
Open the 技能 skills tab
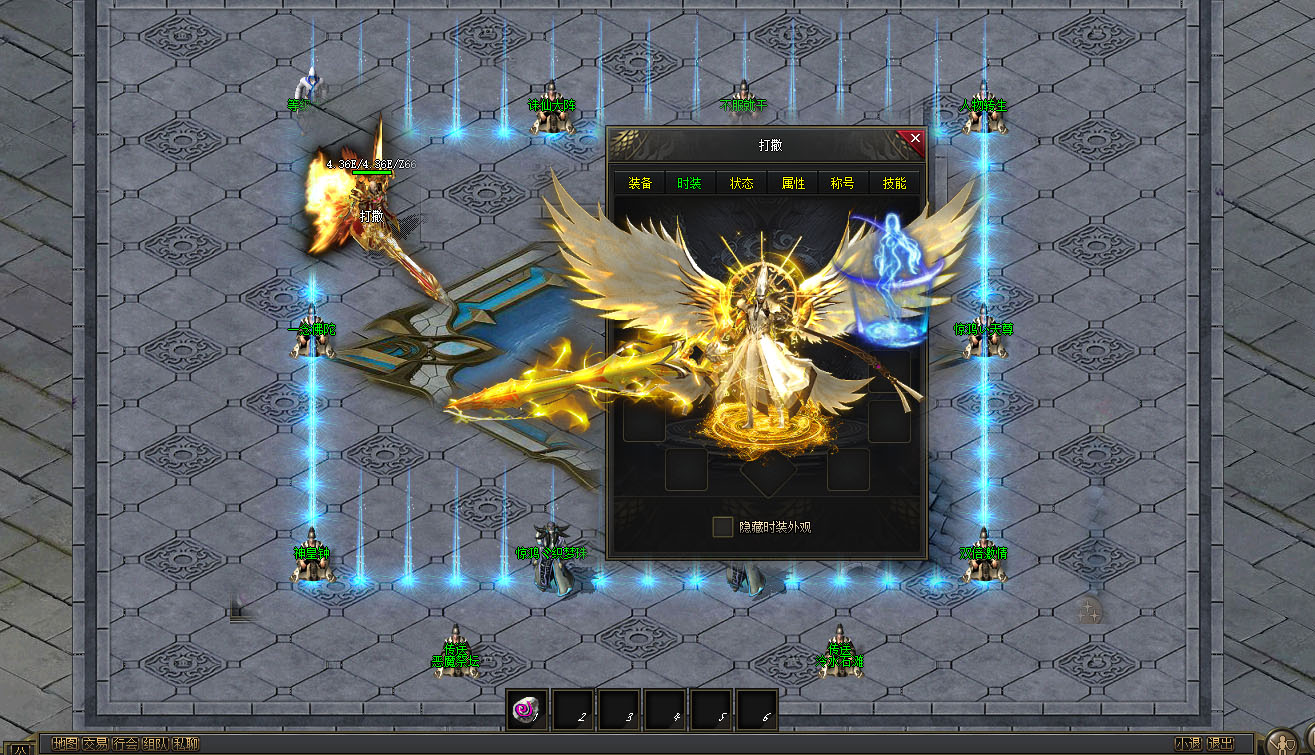pos(895,183)
